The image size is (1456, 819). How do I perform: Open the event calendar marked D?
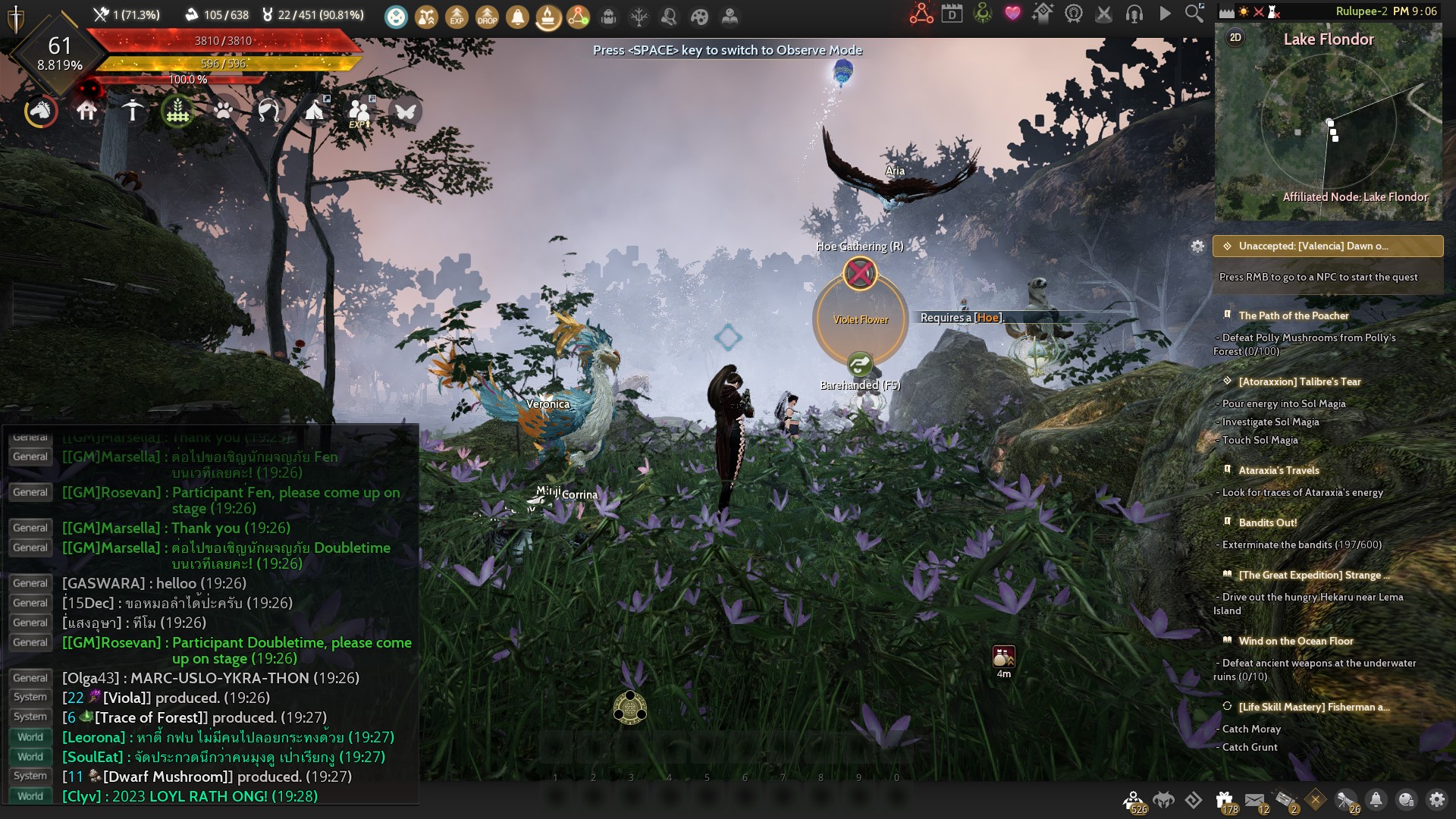tap(952, 15)
